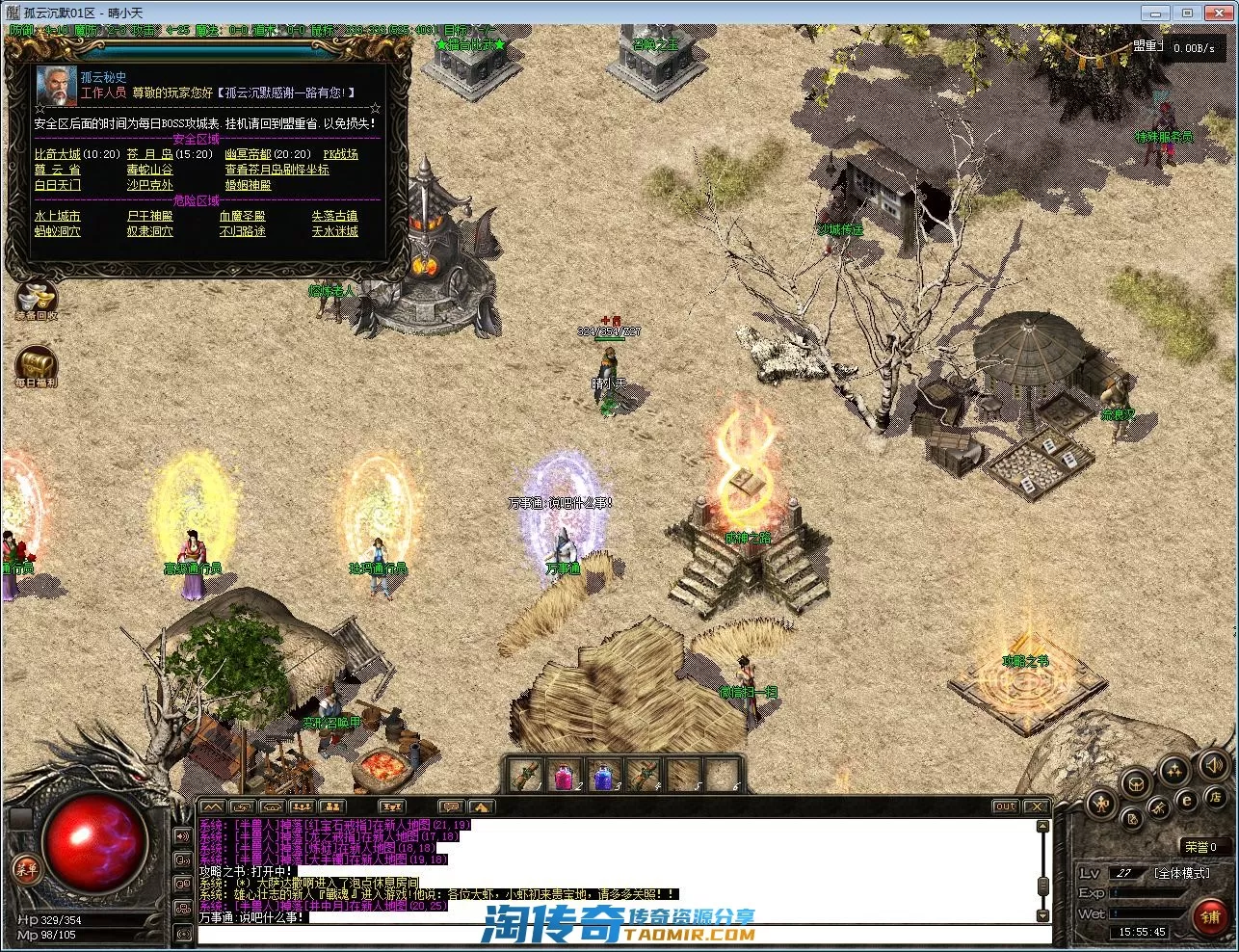Open the character equipment round button

1101,802
